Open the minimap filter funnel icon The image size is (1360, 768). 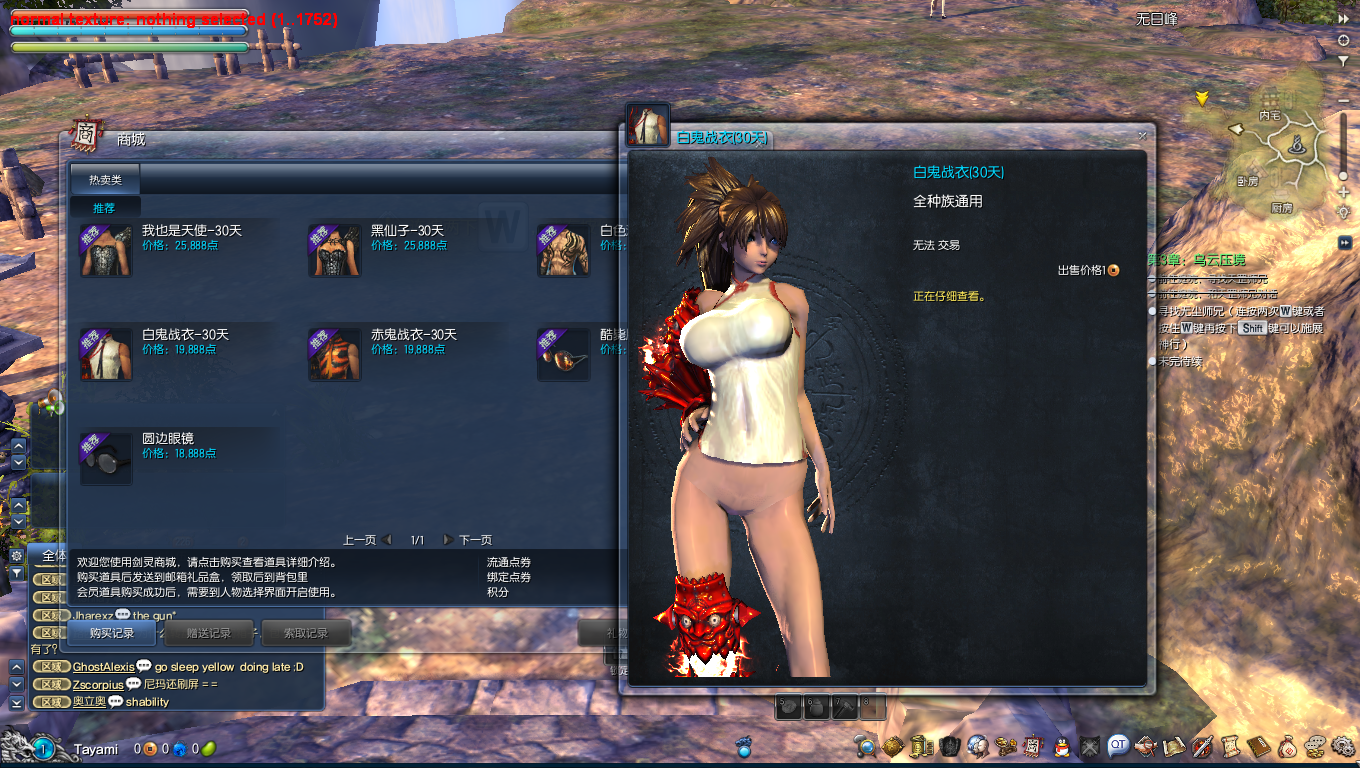(1343, 60)
